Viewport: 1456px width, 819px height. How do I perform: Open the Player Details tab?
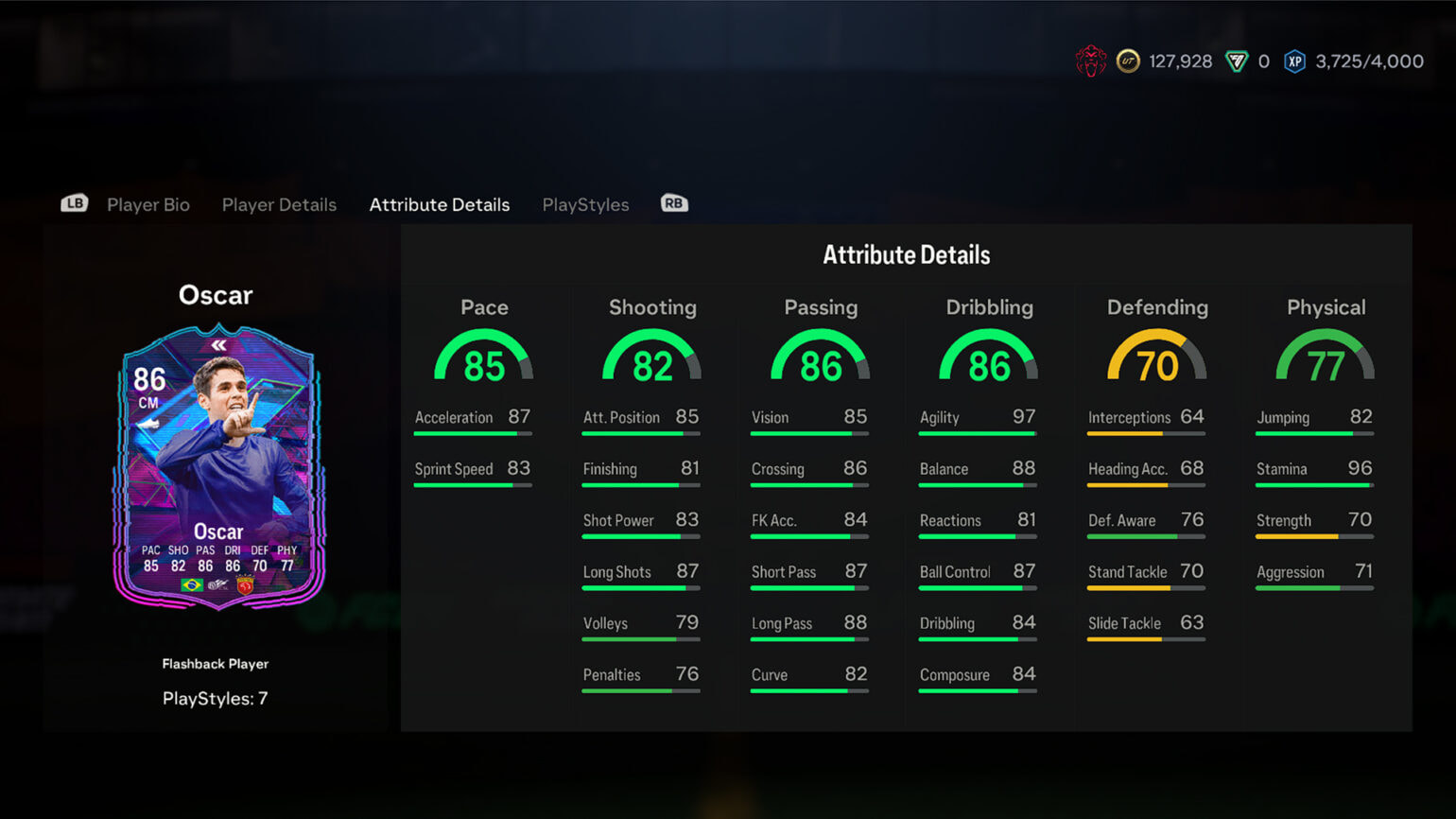[279, 204]
